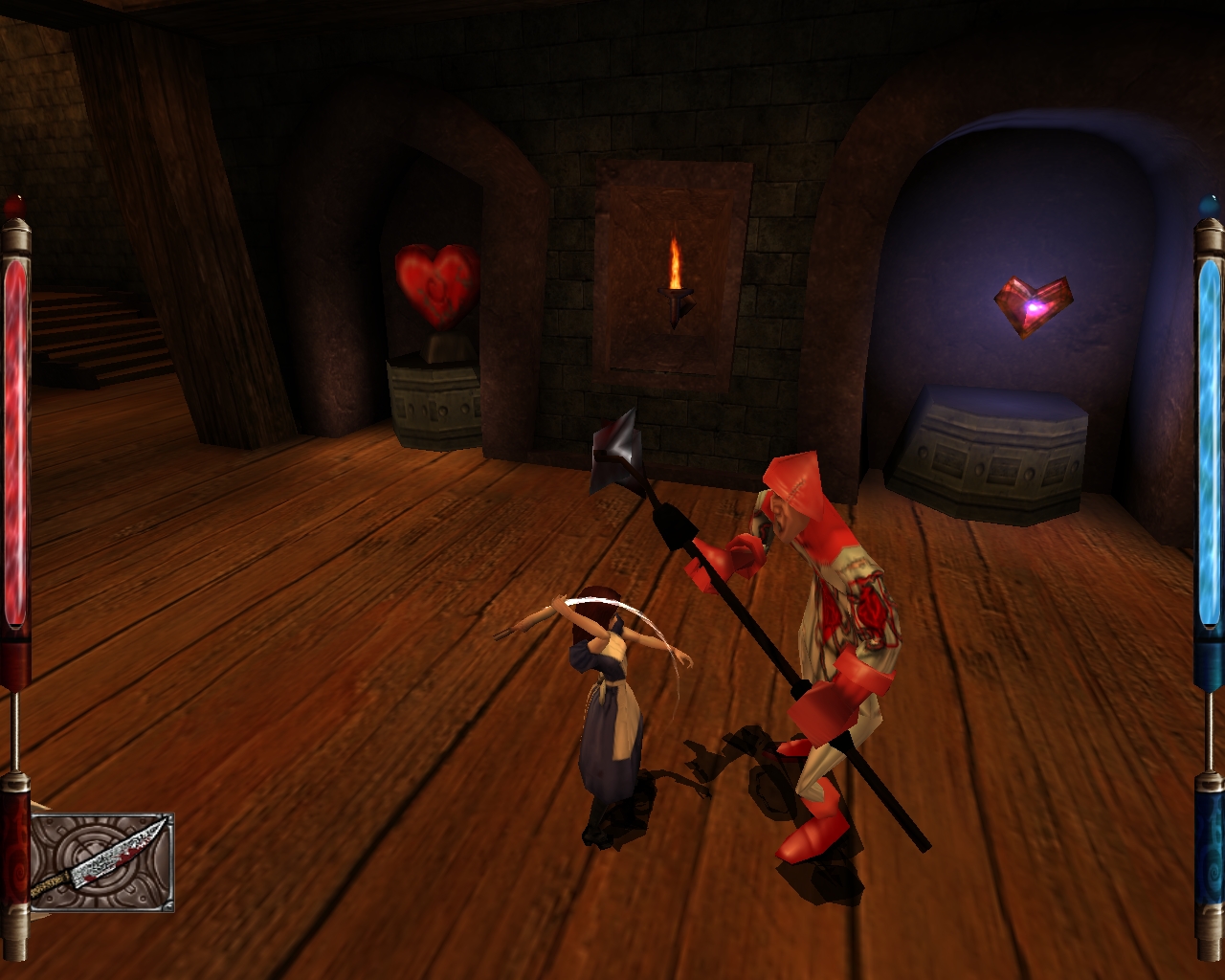Select the bloody knife weapon icon
1225x980 pixels.
coord(101,861)
